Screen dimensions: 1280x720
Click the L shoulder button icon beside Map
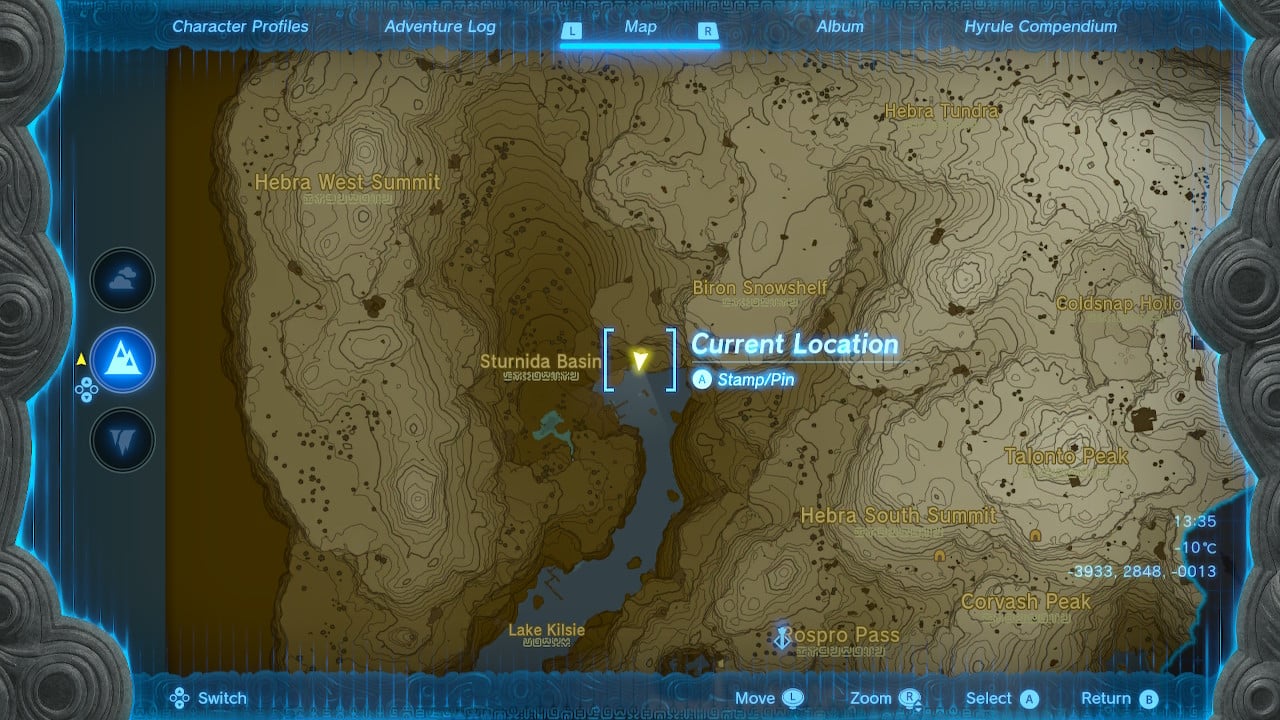572,31
